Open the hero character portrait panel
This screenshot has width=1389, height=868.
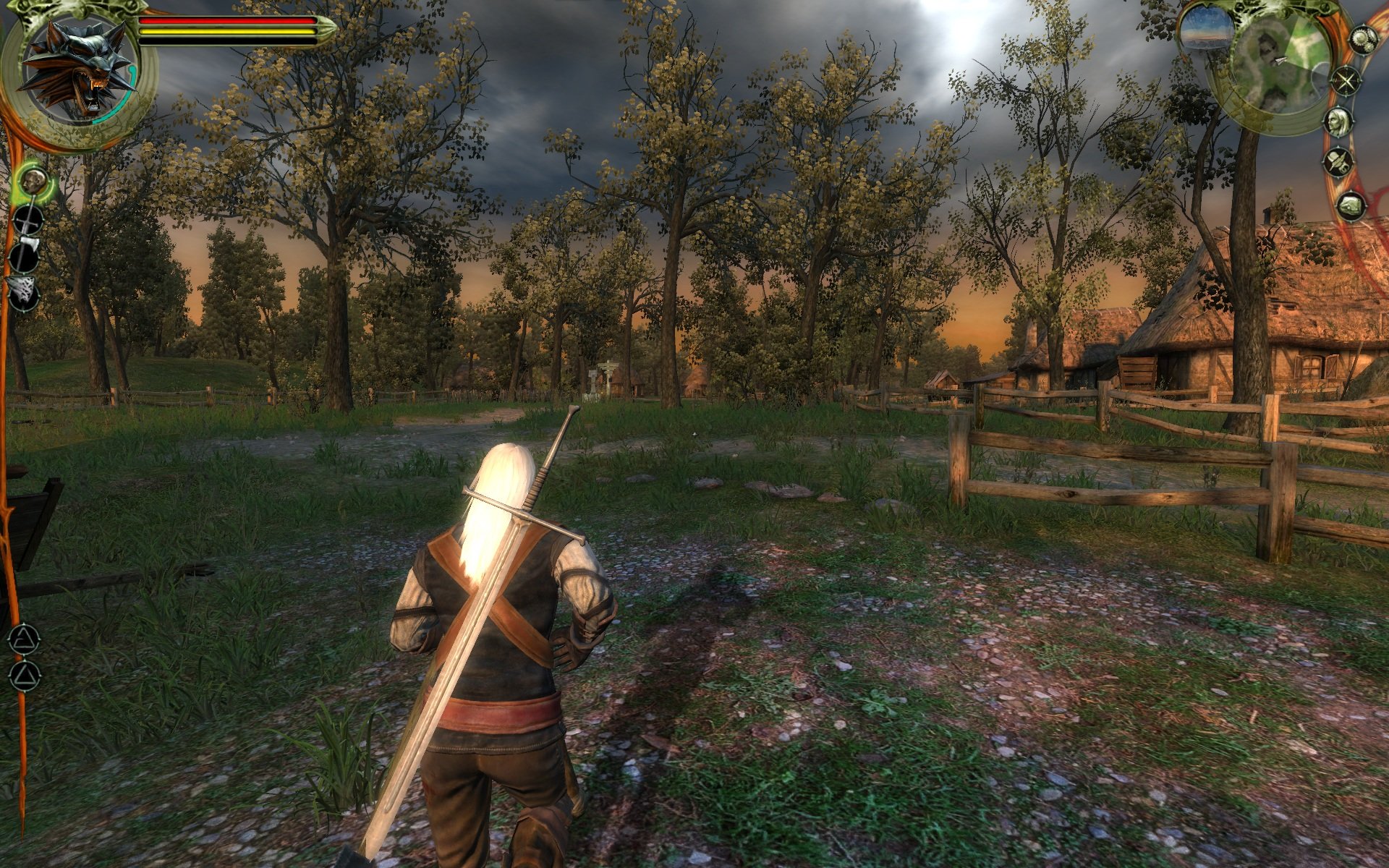pyautogui.click(x=1339, y=122)
